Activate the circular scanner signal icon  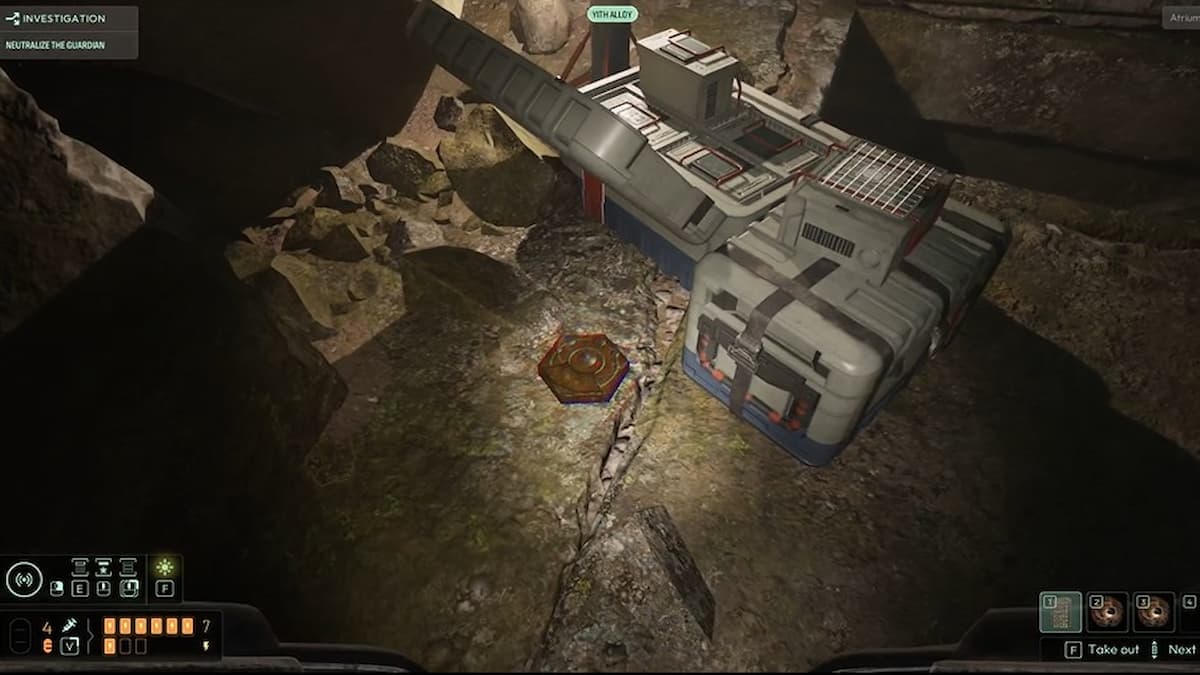tap(24, 579)
